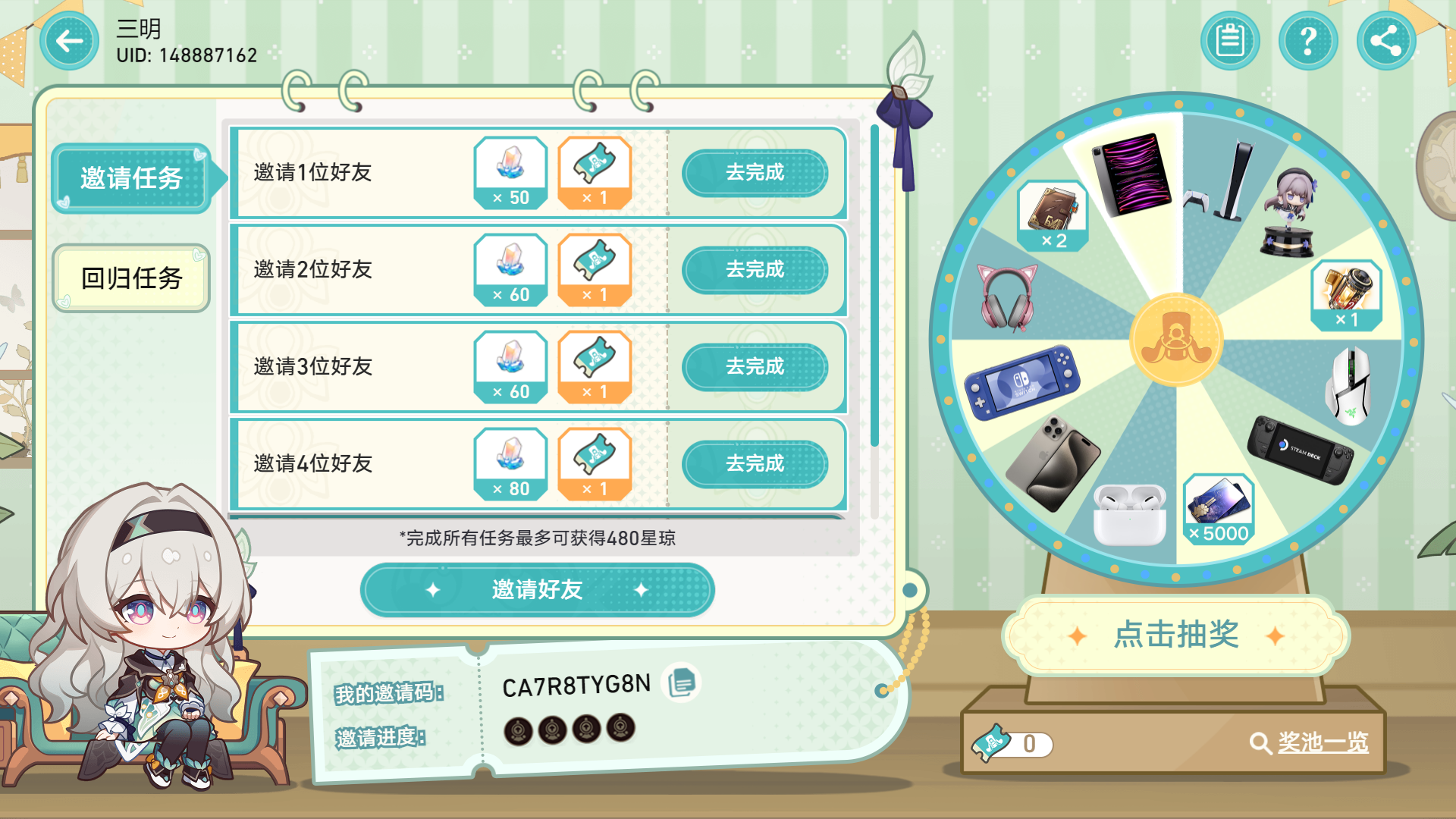
Task: Click the back arrow to exit the page
Action: point(68,42)
